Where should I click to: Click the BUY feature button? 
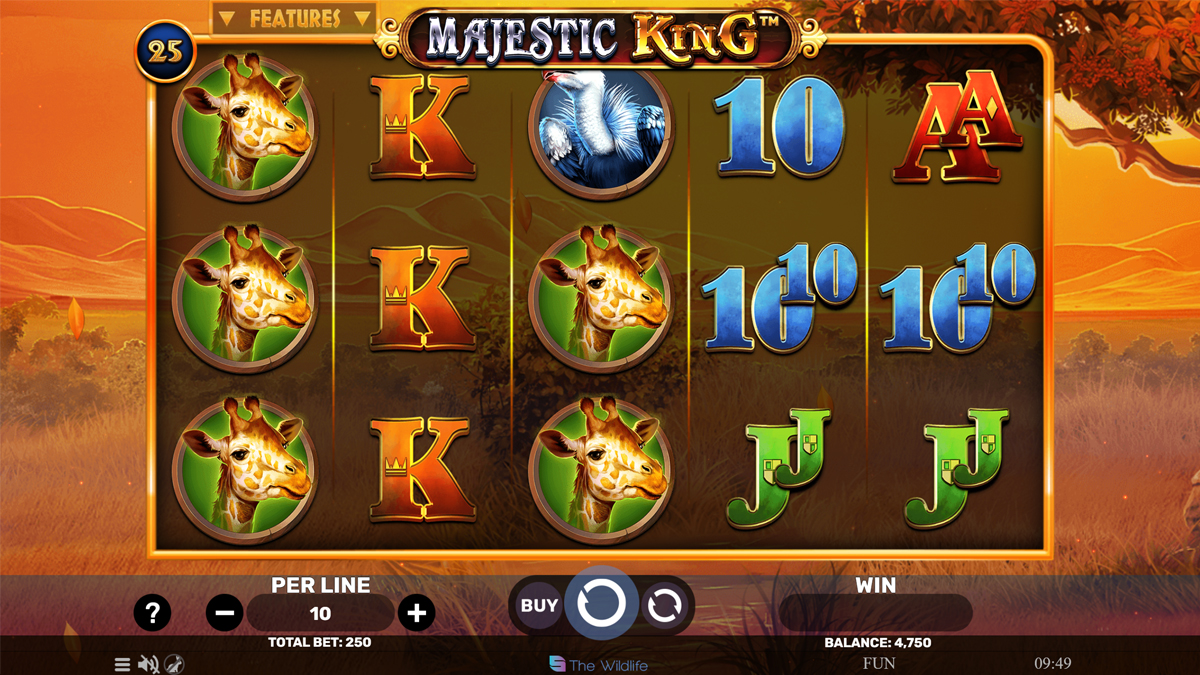point(539,605)
